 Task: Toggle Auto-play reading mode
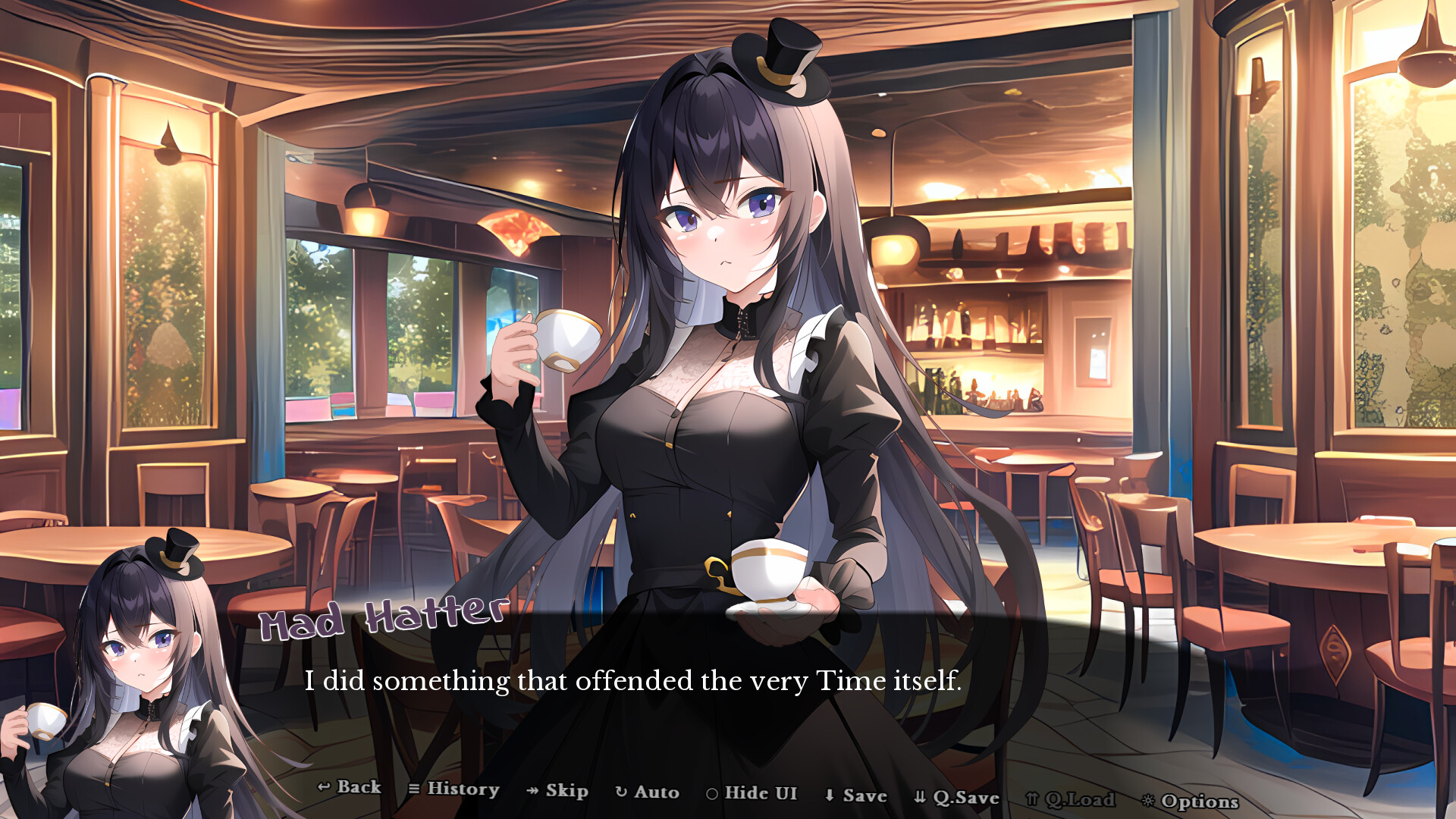[x=652, y=792]
